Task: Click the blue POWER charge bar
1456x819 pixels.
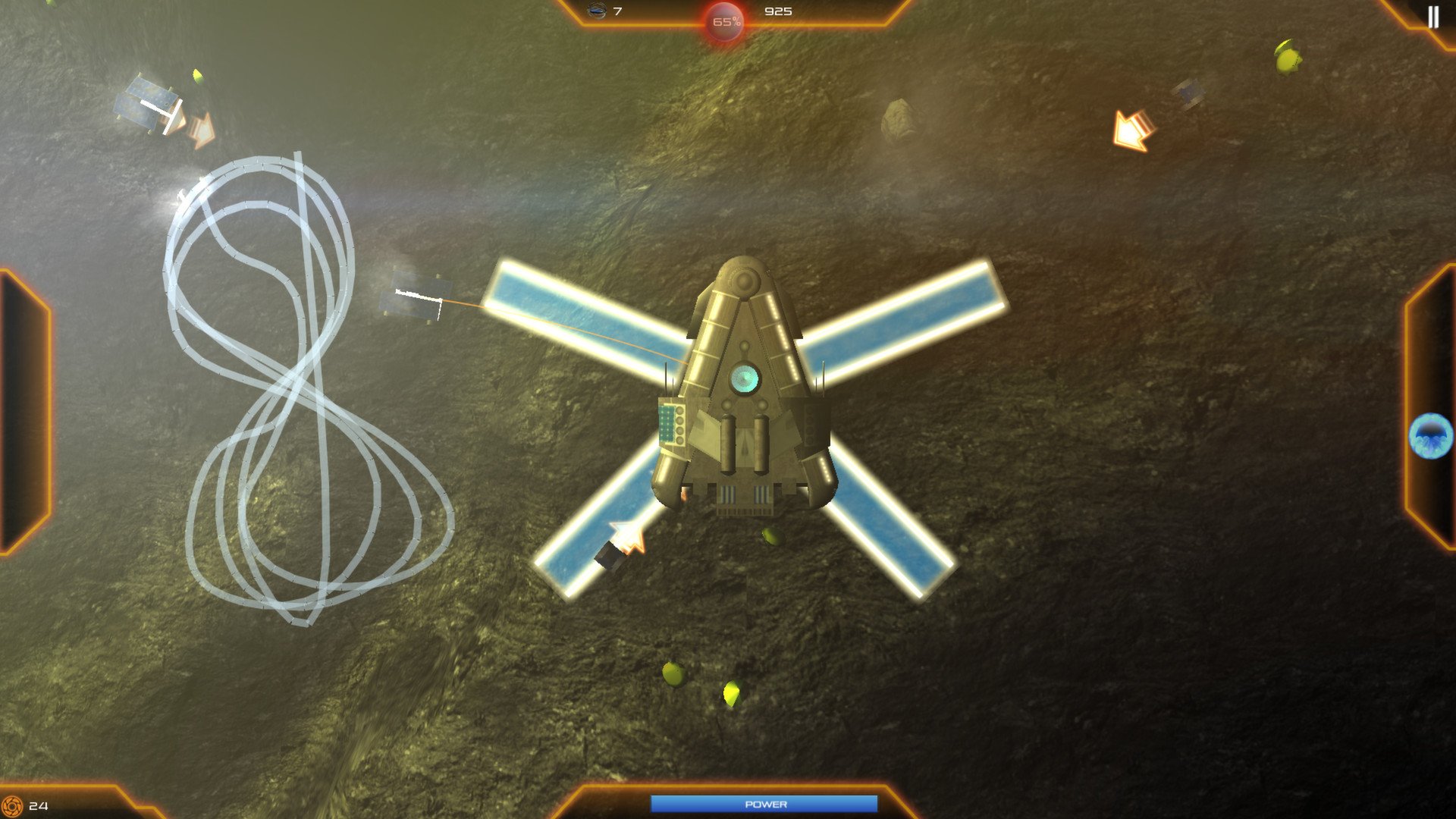Action: coord(766,803)
